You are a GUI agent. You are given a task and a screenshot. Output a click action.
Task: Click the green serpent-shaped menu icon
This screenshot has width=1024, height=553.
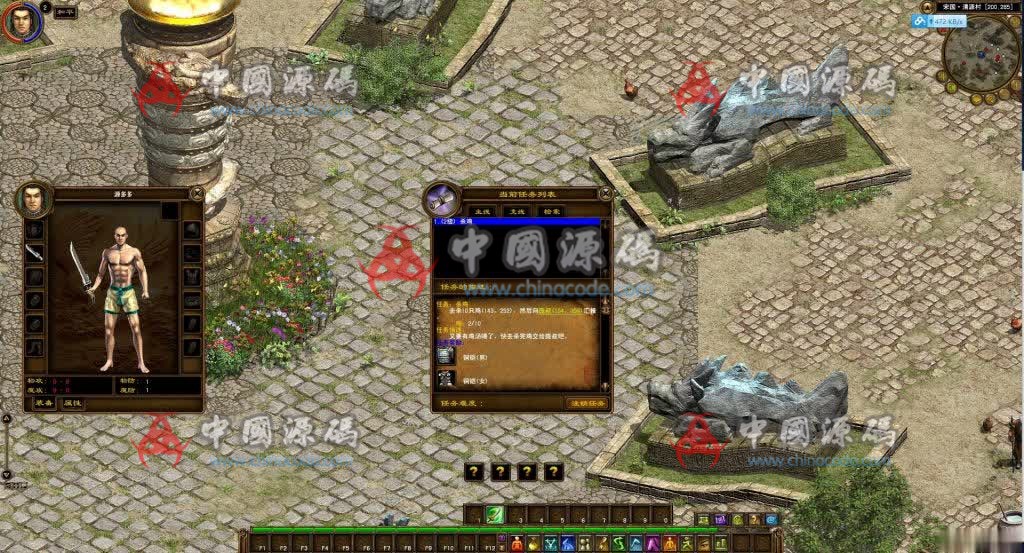tap(620, 543)
